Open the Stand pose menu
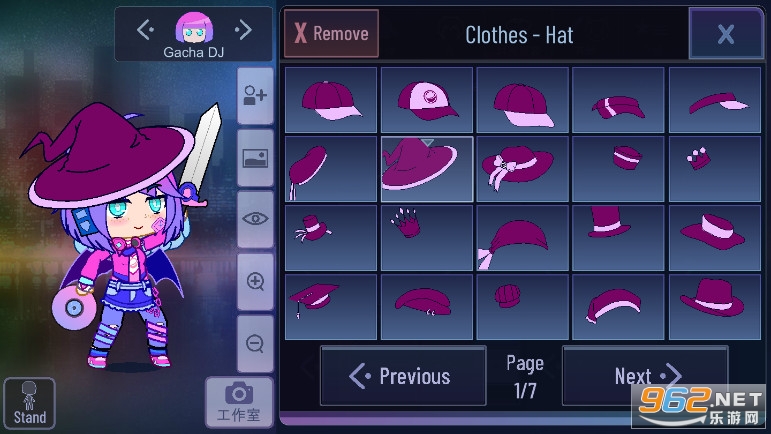Image resolution: width=771 pixels, height=434 pixels. point(29,404)
